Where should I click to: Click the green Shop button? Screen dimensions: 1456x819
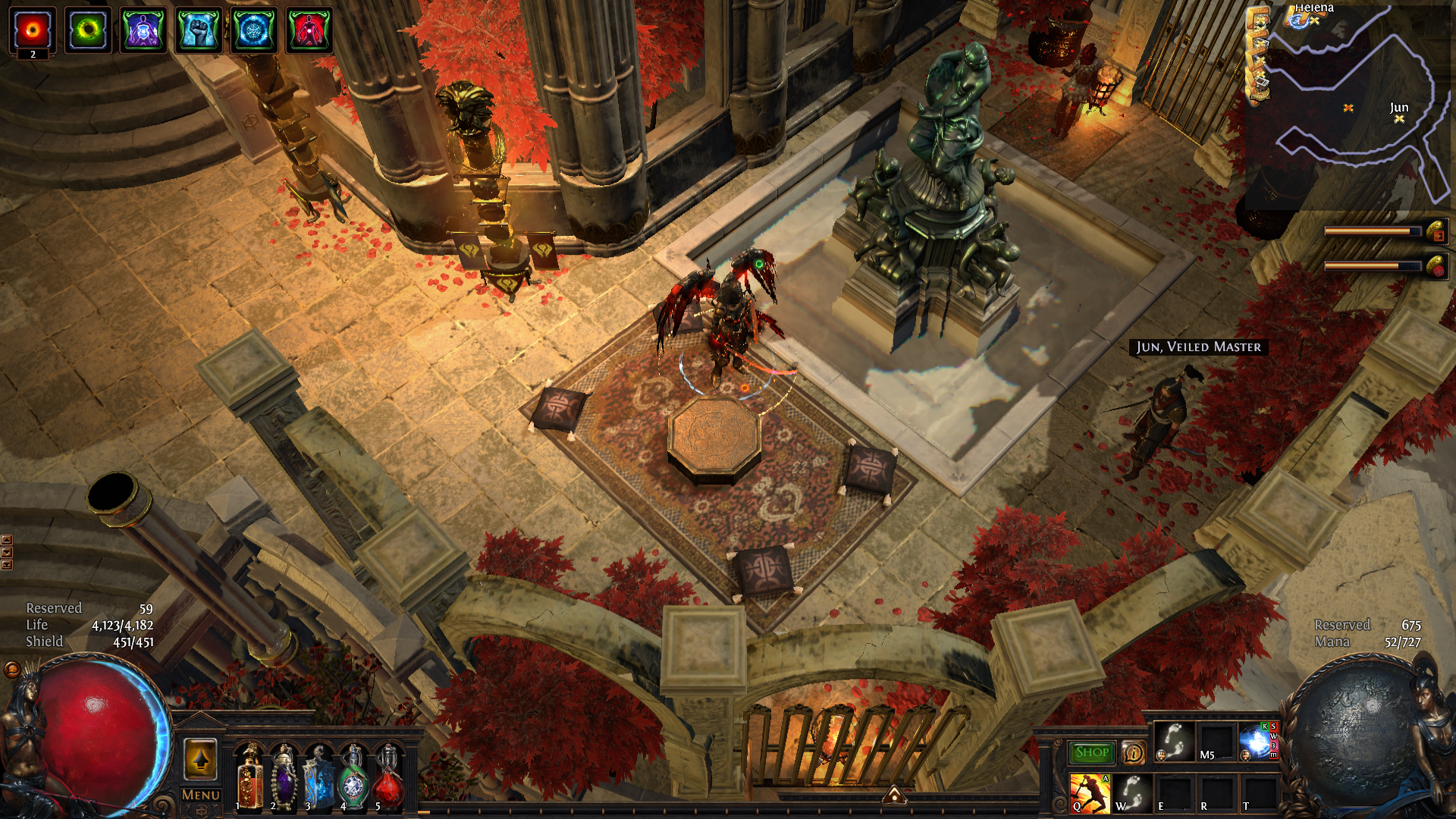[1092, 752]
